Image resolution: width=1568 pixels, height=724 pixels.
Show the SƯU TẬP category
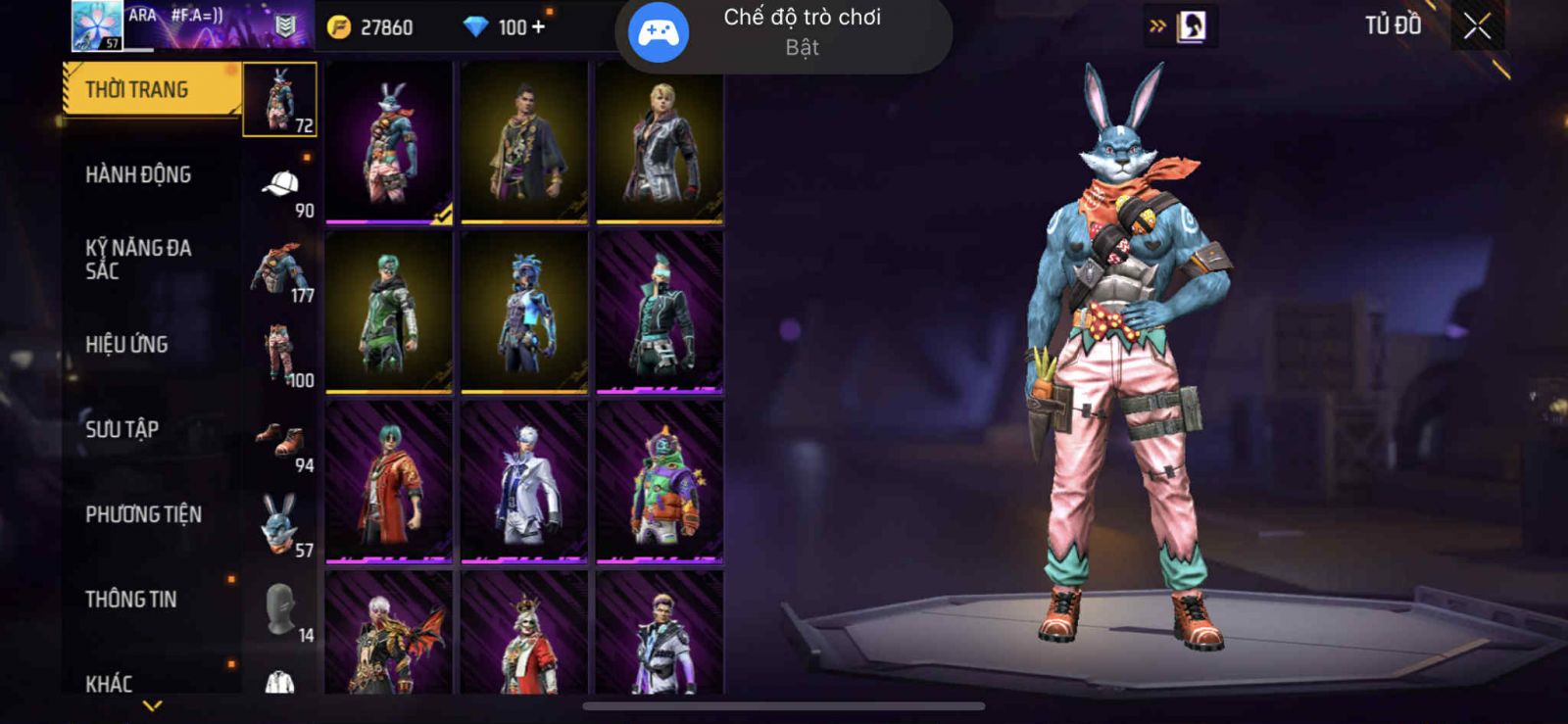(122, 429)
